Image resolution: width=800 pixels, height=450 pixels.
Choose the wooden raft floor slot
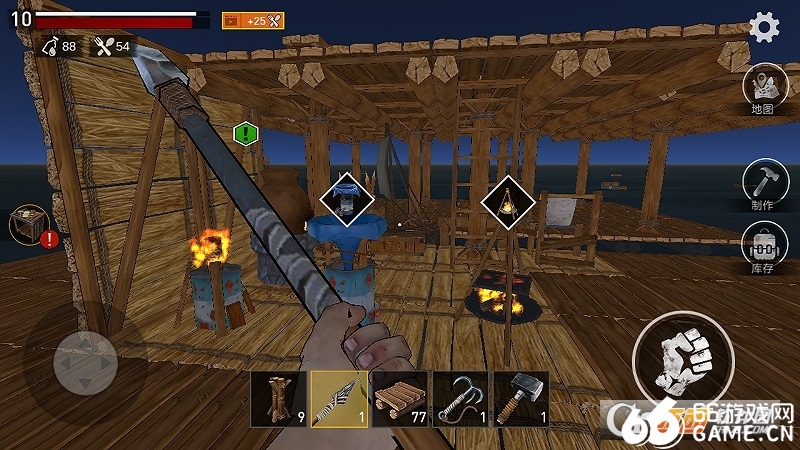(x=400, y=399)
